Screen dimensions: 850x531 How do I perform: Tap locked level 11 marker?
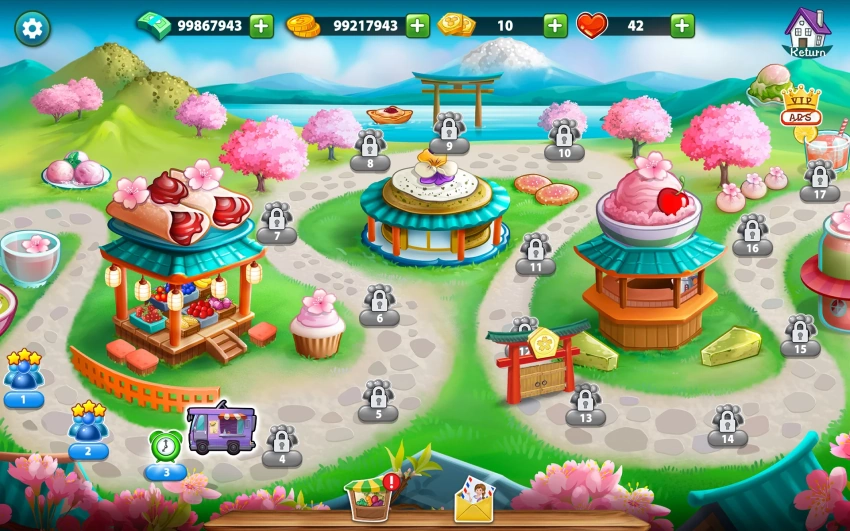[x=535, y=253]
